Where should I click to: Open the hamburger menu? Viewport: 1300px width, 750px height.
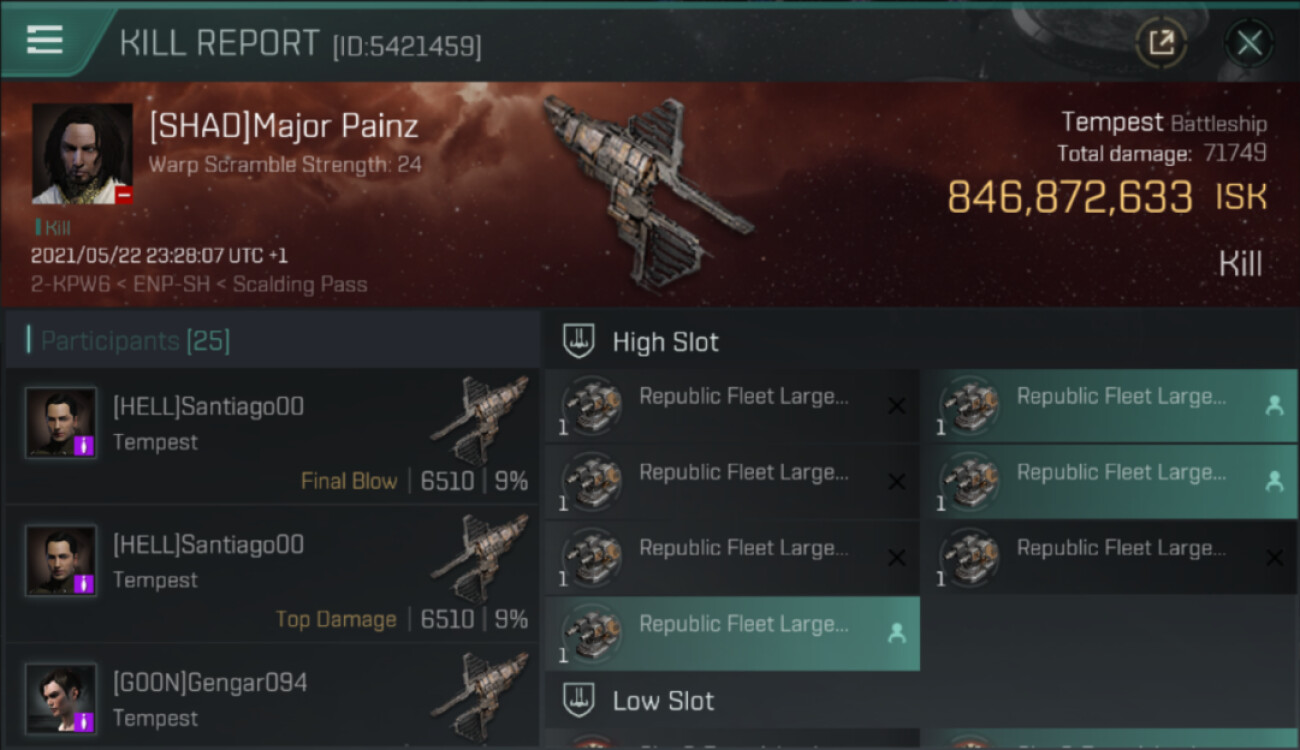pos(45,41)
